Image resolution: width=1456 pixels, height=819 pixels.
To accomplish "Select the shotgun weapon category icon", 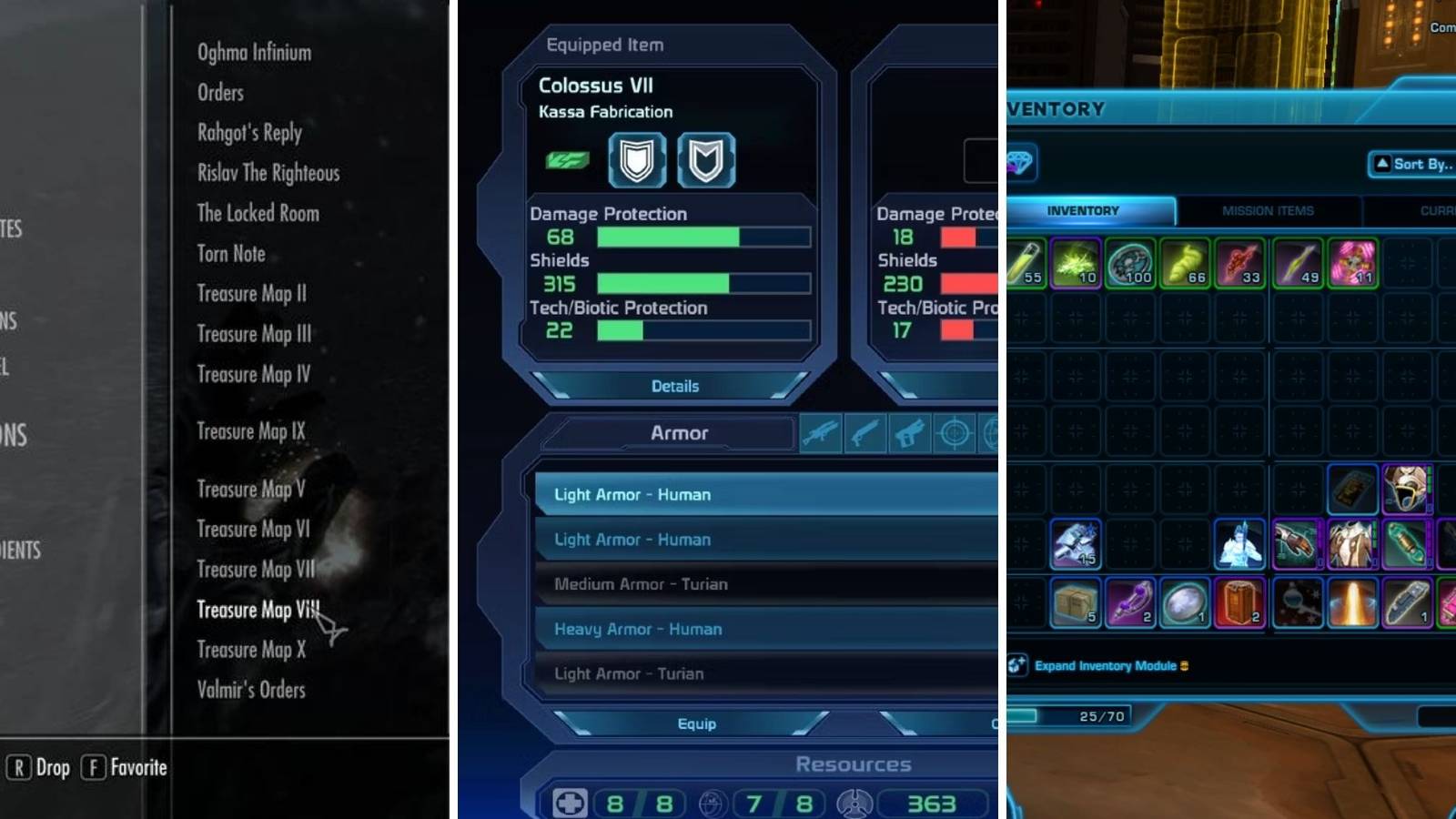I will (864, 434).
